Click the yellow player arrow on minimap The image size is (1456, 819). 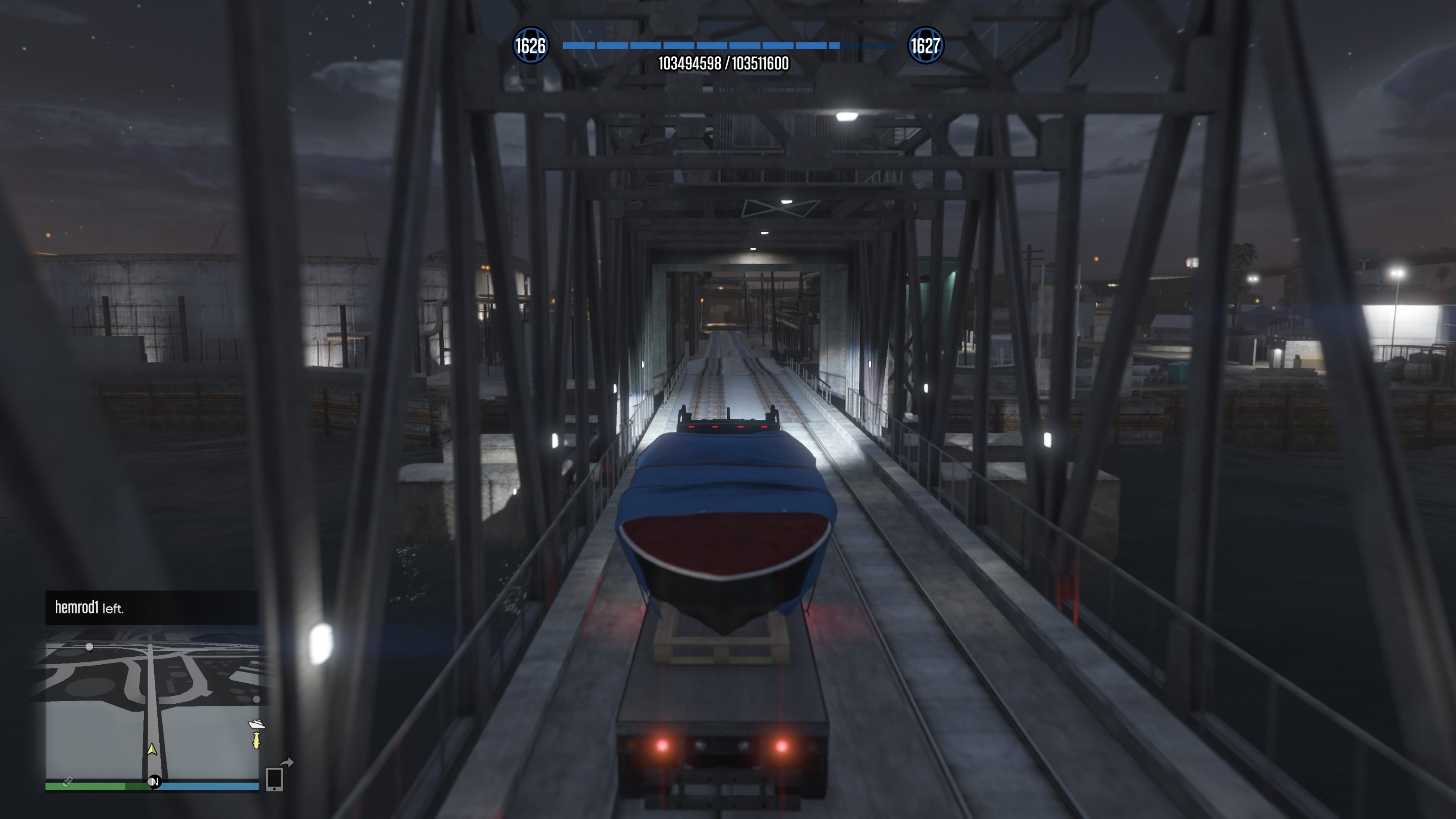click(x=152, y=750)
